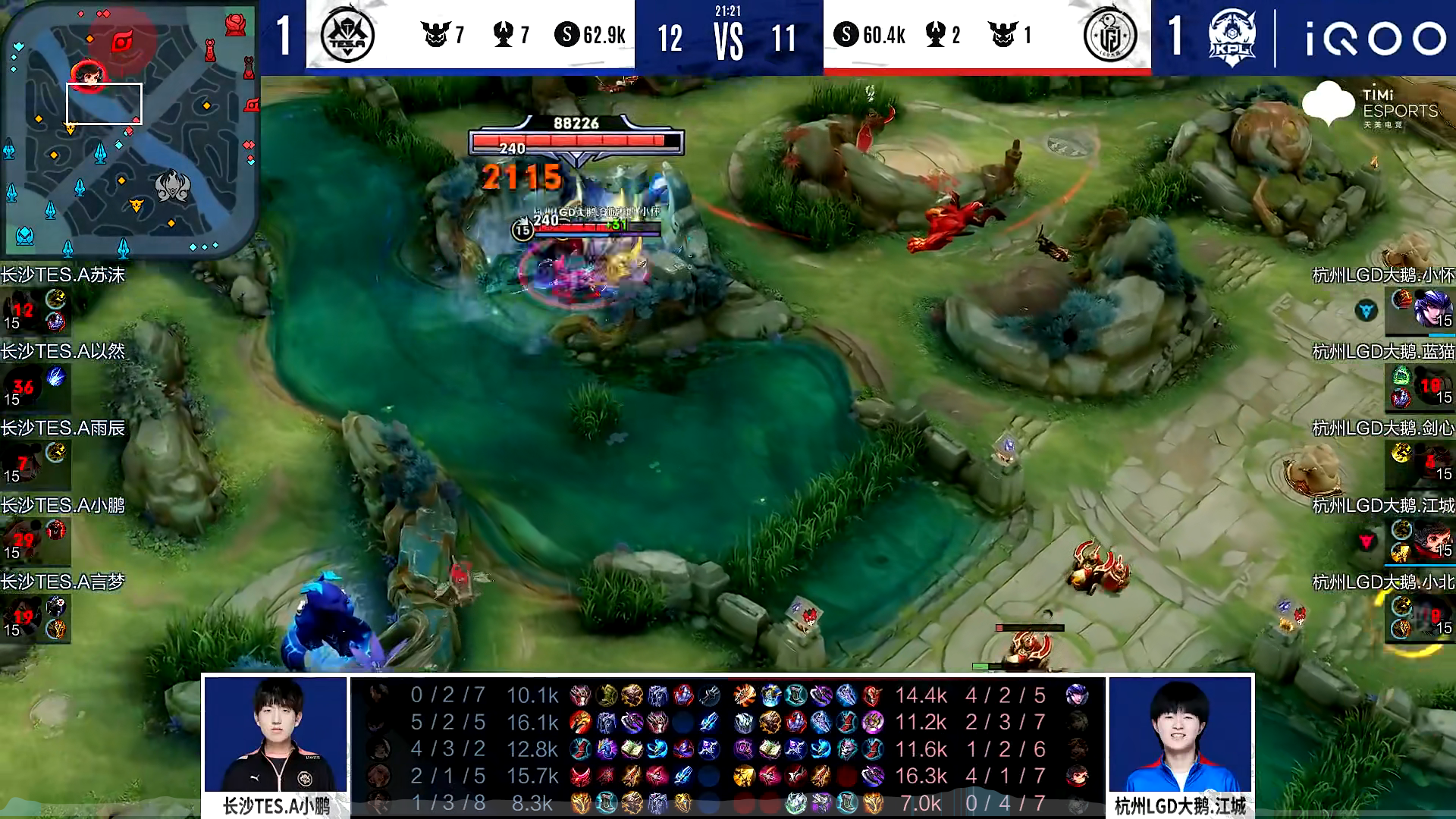
Task: Click the TiMi Esports watermark logo
Action: pyautogui.click(x=1370, y=105)
